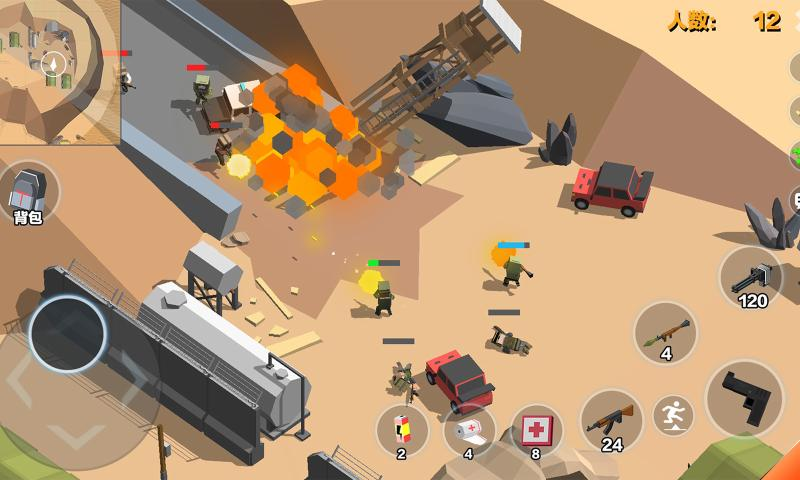Select the minigun weapon with 120 ammo

pos(751,277)
